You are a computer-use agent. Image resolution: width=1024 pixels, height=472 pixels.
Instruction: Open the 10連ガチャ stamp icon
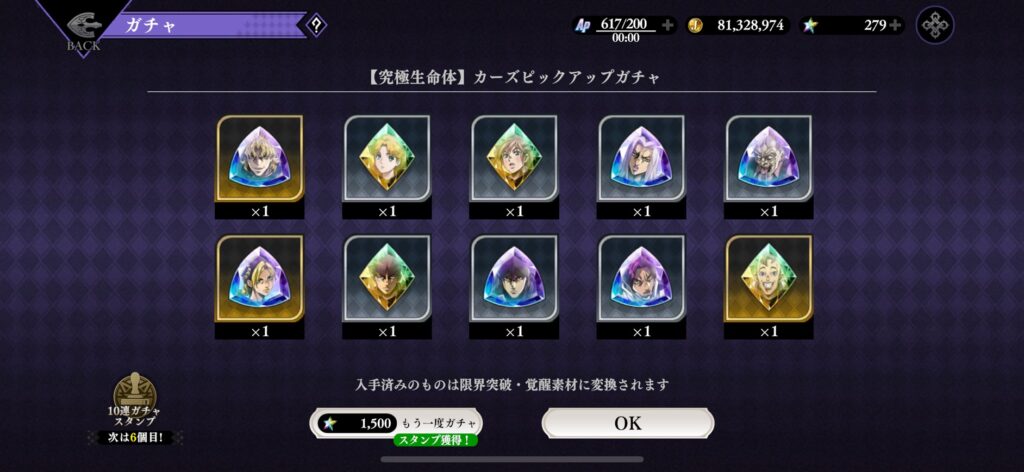pos(134,392)
